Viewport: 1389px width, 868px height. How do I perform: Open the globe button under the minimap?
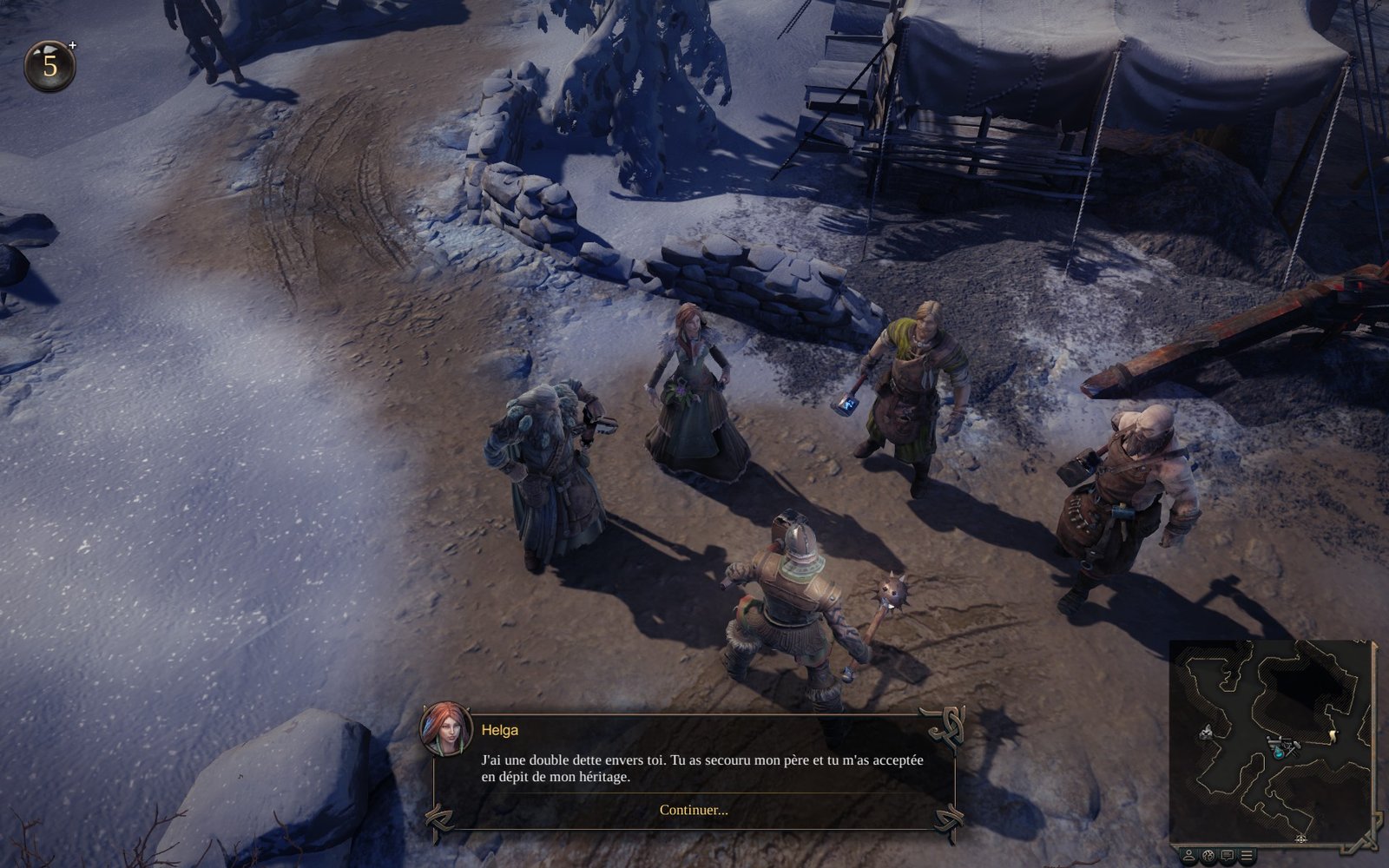(1208, 855)
